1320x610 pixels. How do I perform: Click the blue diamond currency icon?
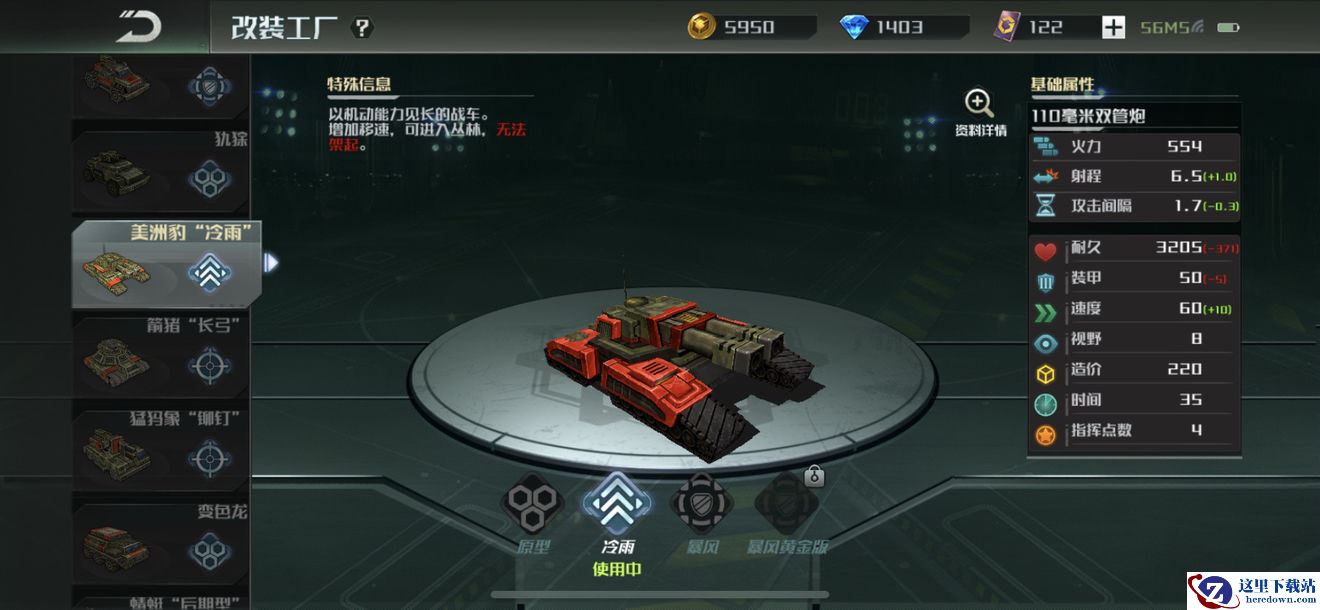(x=854, y=27)
